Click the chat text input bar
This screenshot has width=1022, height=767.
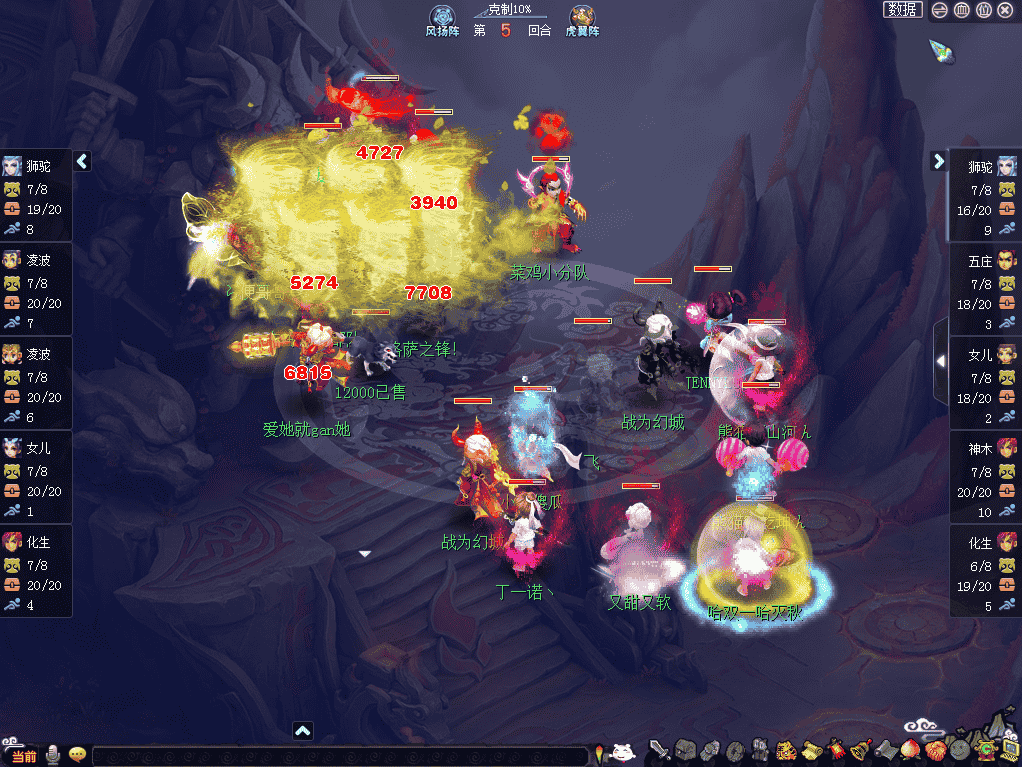tap(340, 757)
